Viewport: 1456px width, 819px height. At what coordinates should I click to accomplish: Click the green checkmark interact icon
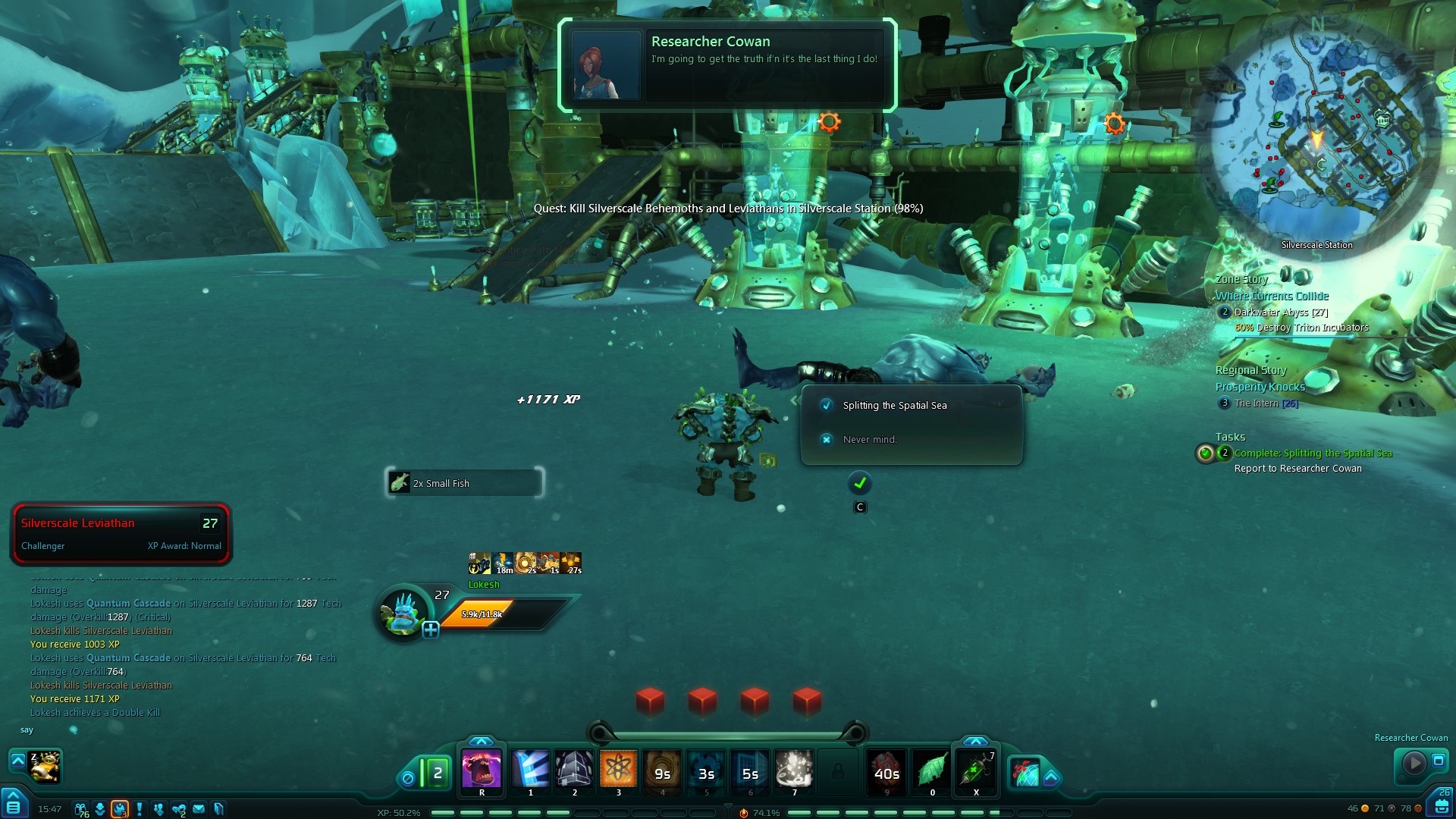860,483
